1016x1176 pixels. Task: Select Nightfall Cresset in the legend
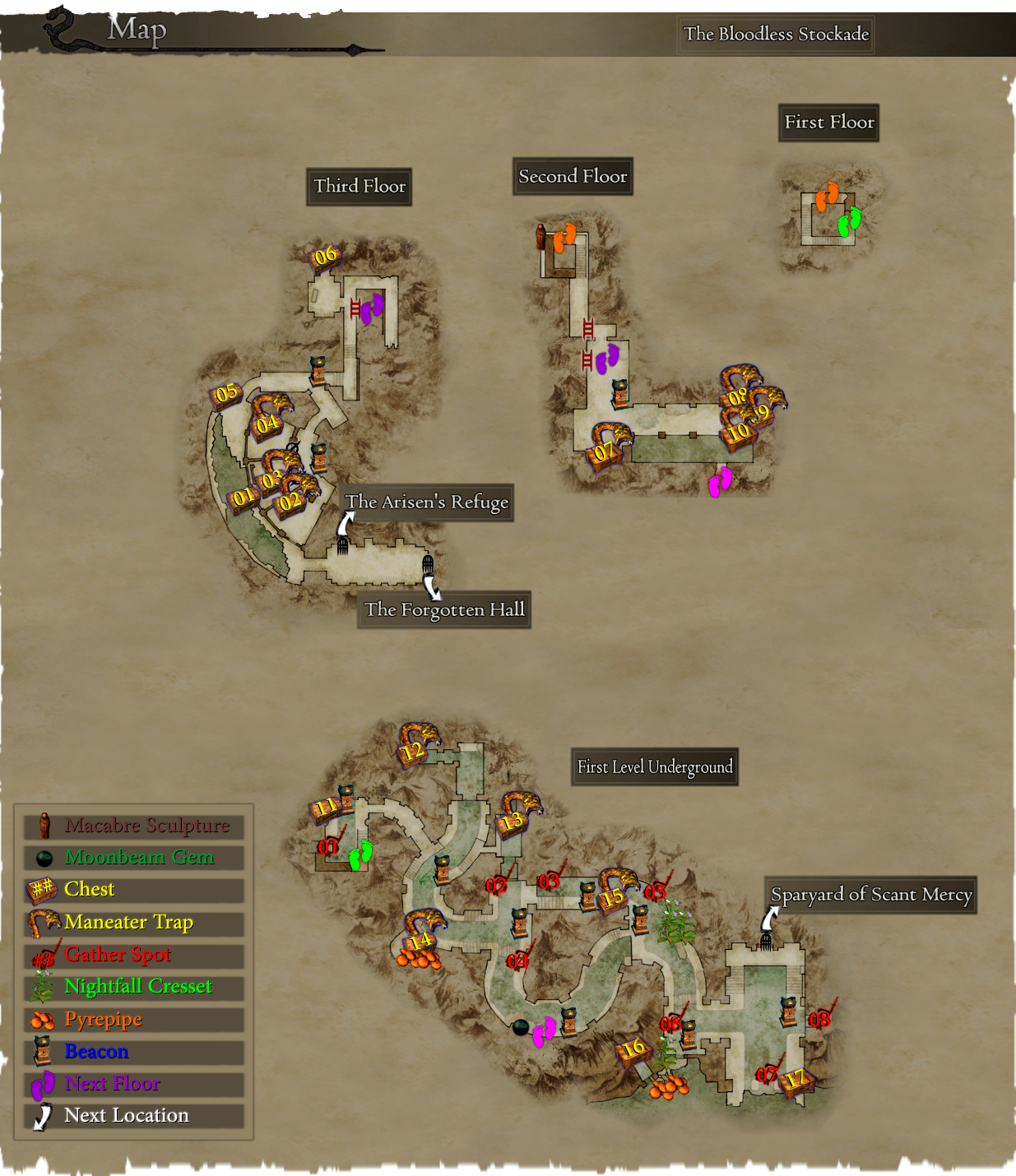click(134, 987)
